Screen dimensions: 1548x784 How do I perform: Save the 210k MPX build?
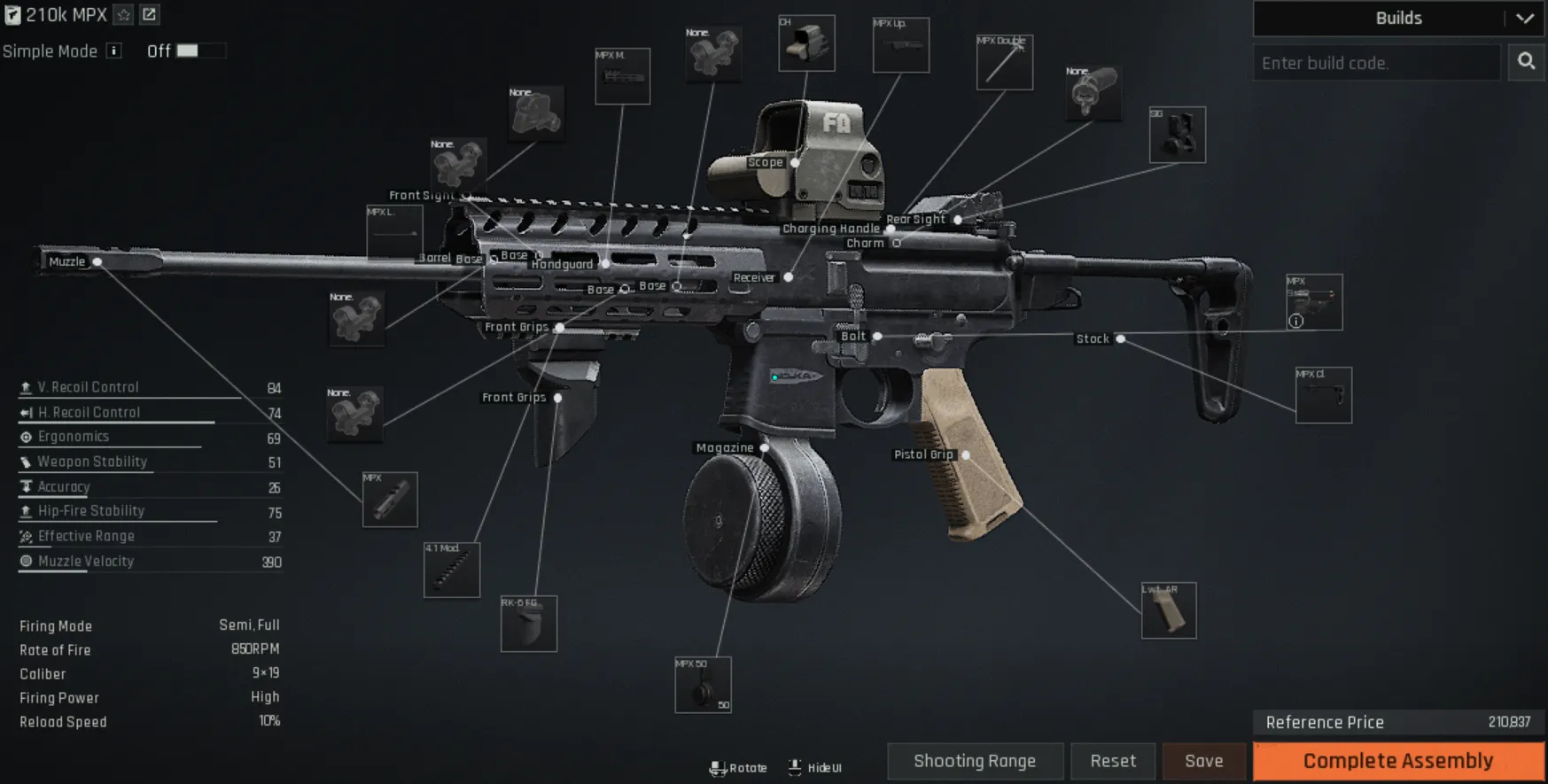pos(1203,760)
